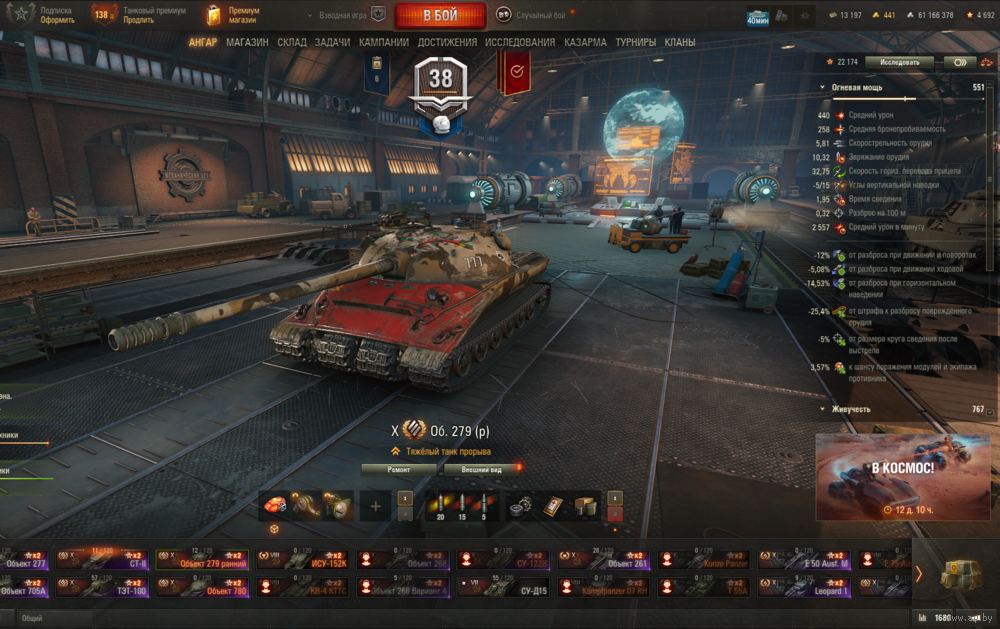Open the Внешний вид customization button

pyautogui.click(x=482, y=468)
